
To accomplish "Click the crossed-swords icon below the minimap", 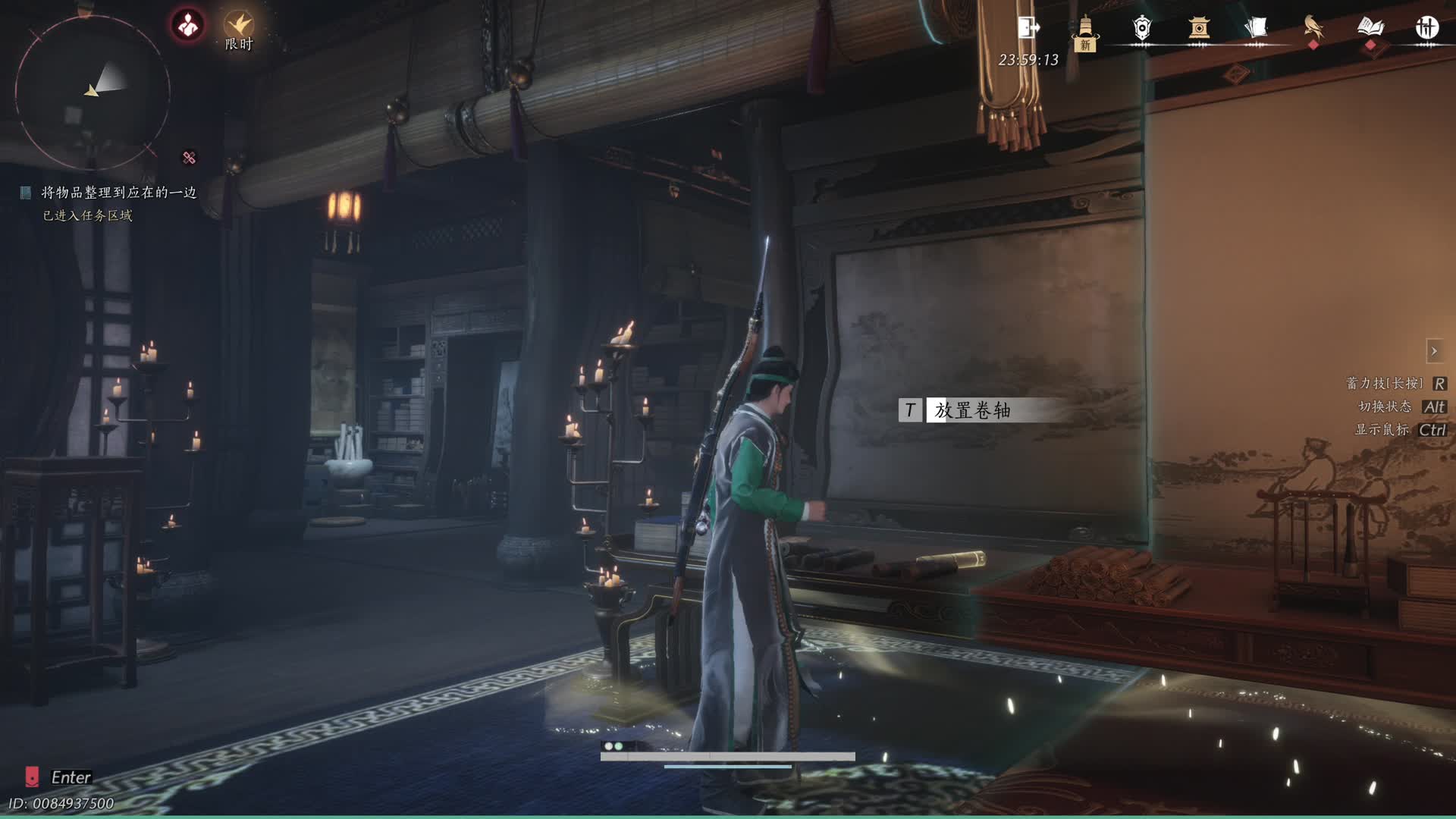I will click(x=189, y=158).
